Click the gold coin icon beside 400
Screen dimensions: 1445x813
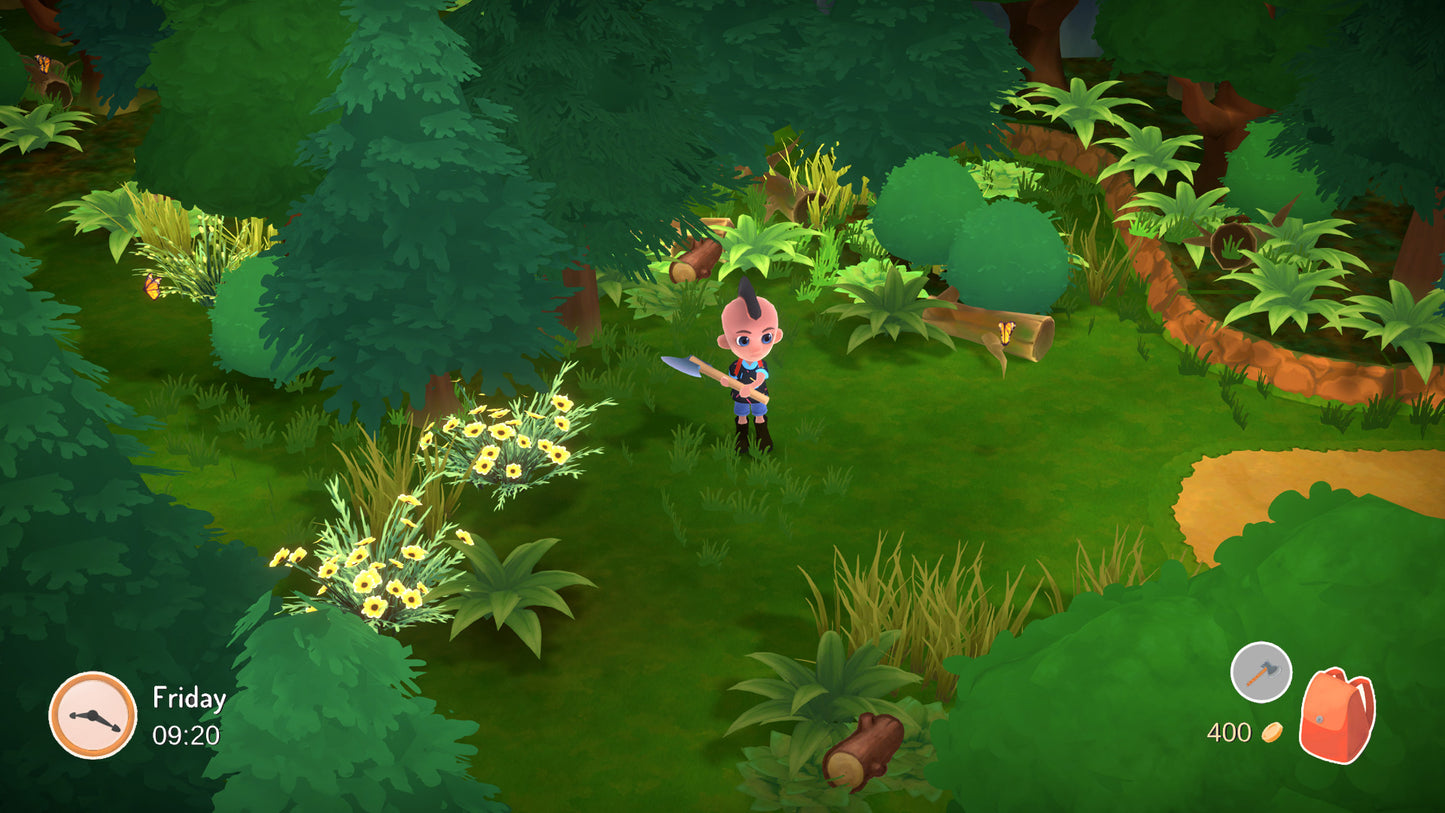coord(1271,731)
